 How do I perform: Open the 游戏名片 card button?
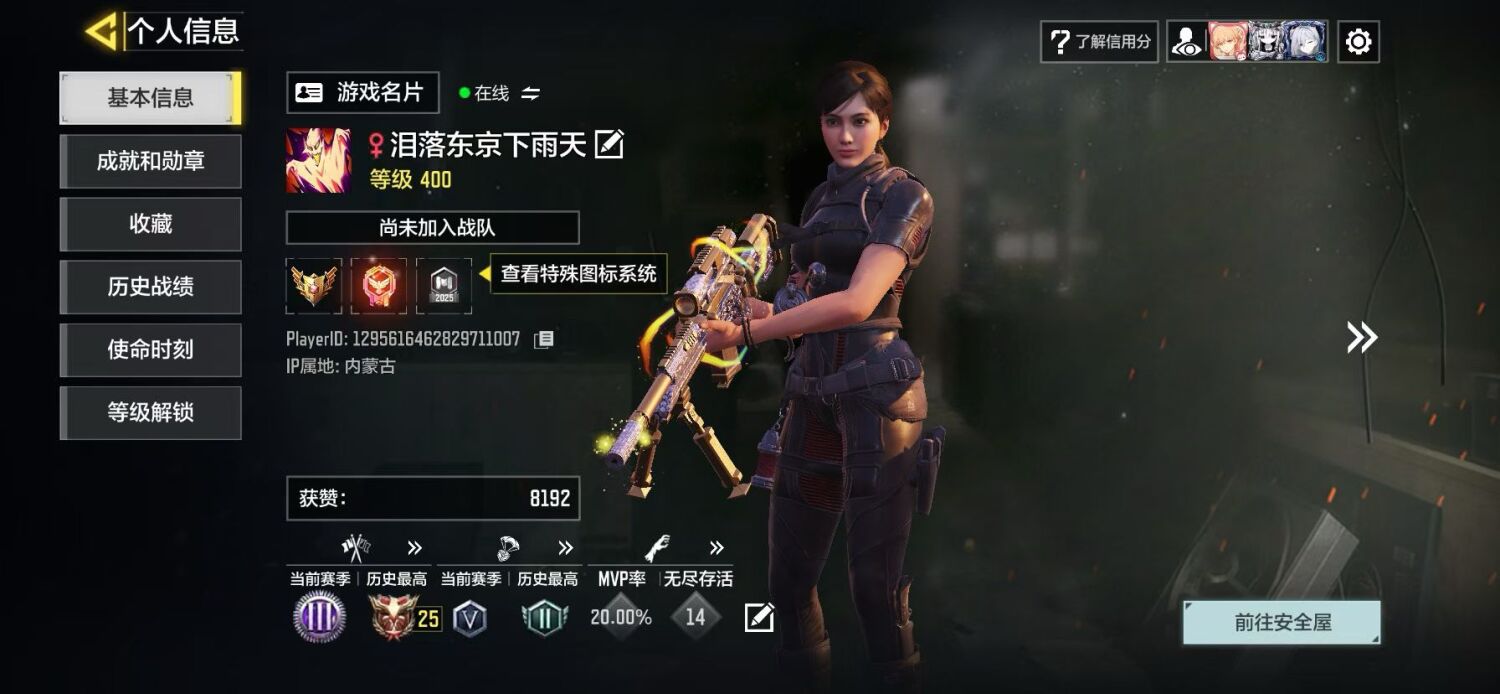[x=362, y=93]
